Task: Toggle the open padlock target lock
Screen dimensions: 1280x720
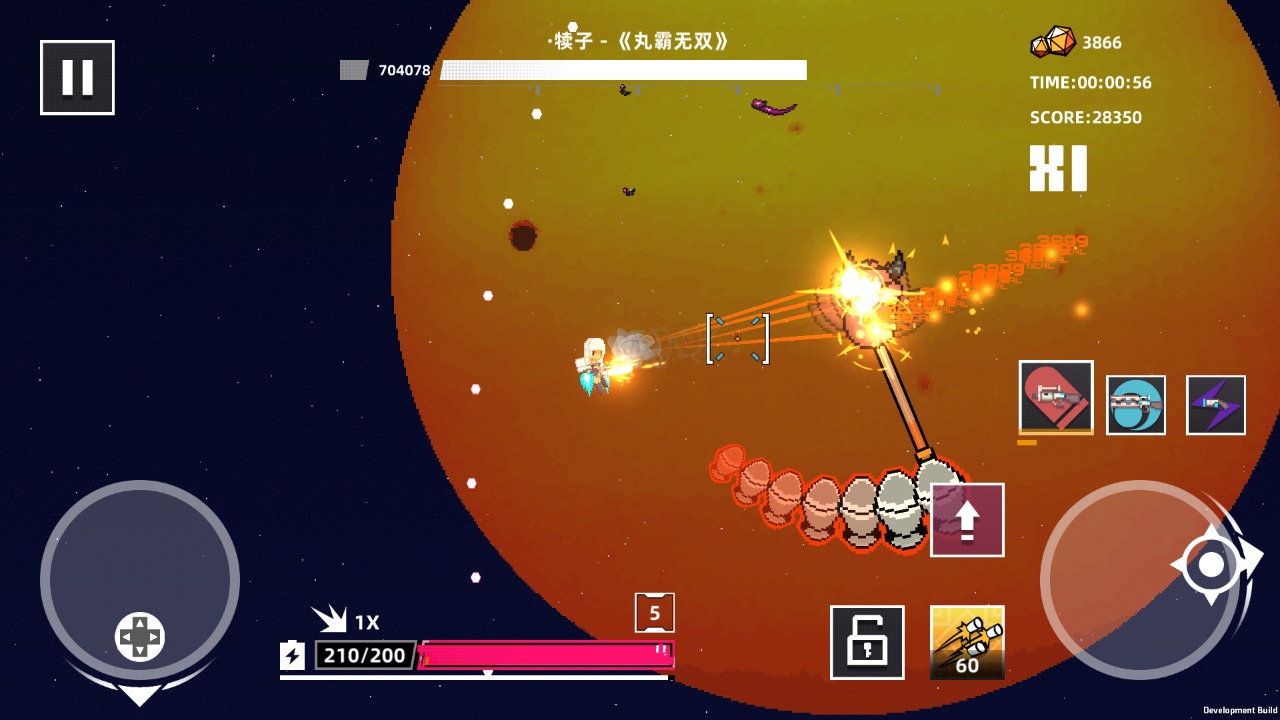Action: (867, 642)
